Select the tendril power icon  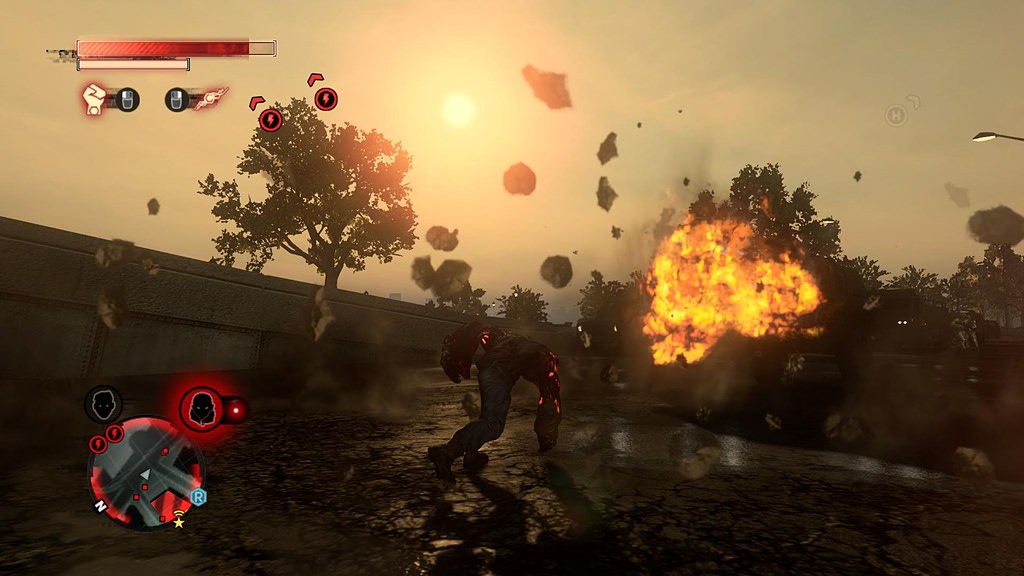[211, 98]
